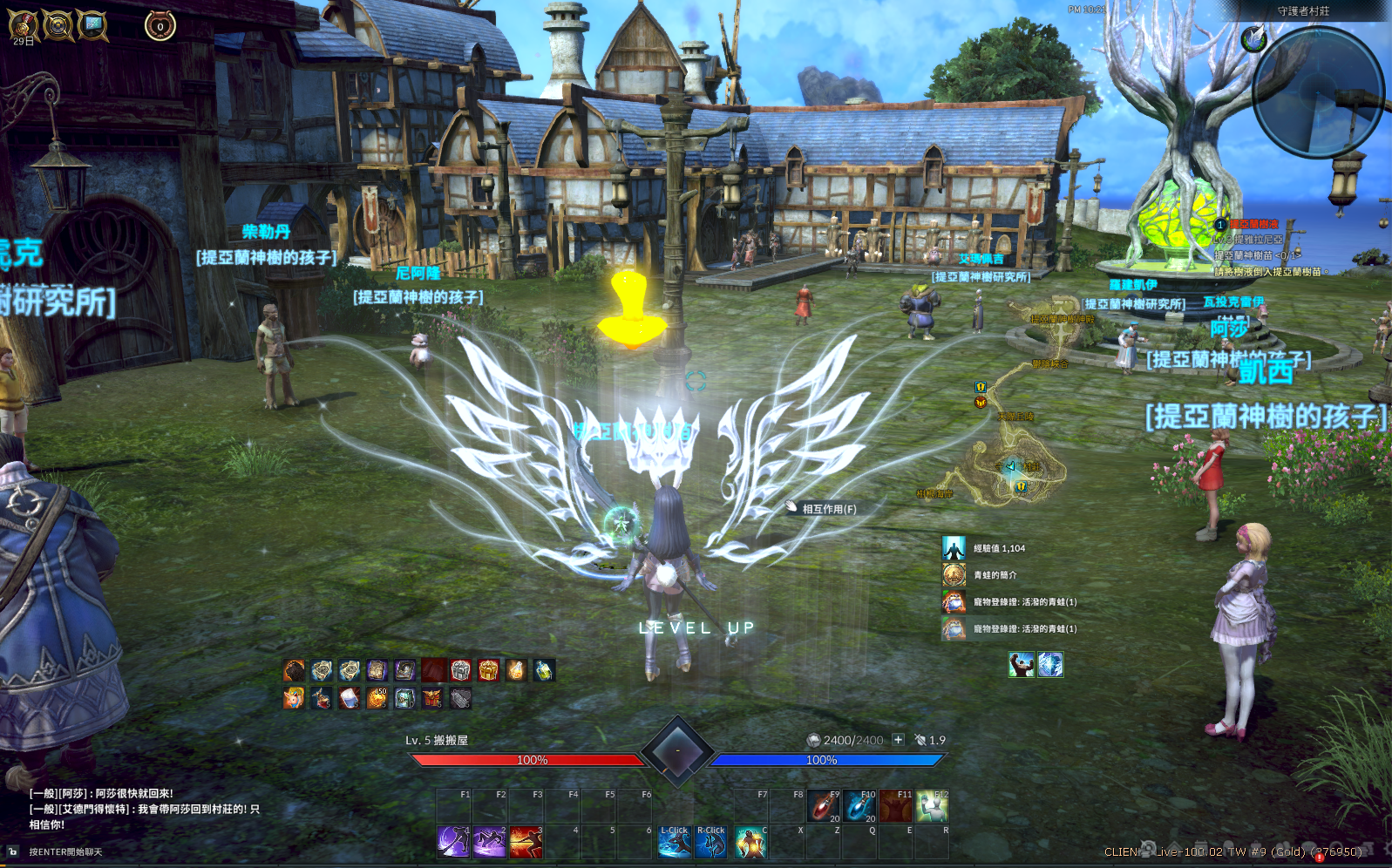
Task: Open the round medal icon showing 0
Action: 160,26
